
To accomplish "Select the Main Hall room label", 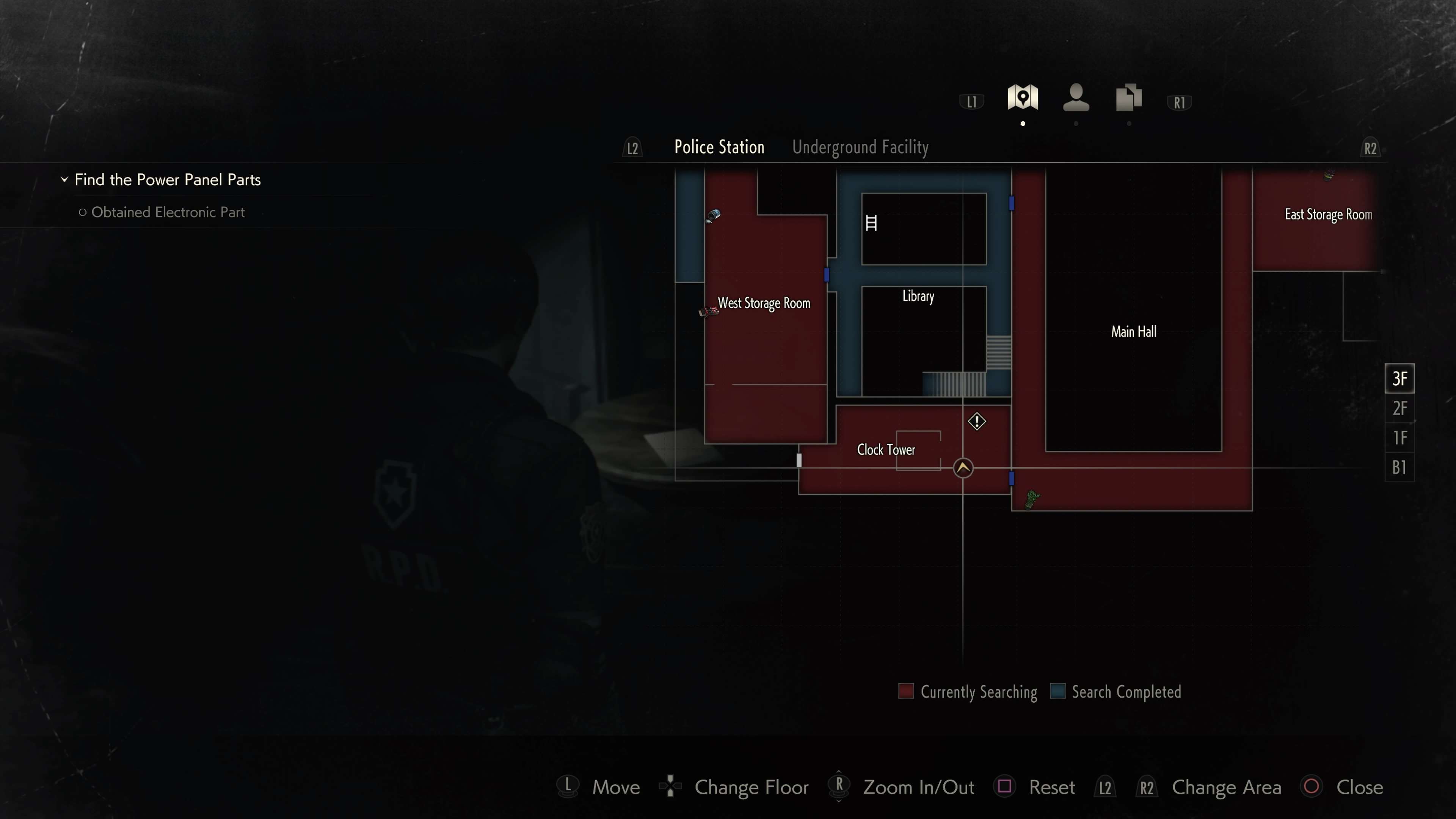I will click(x=1133, y=332).
